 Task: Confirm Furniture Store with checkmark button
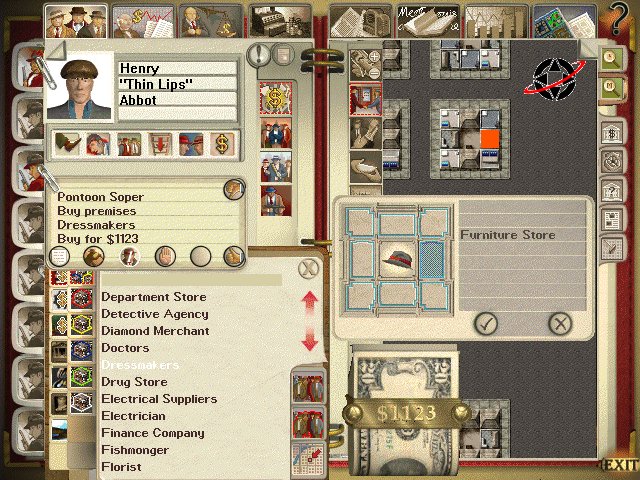click(486, 322)
